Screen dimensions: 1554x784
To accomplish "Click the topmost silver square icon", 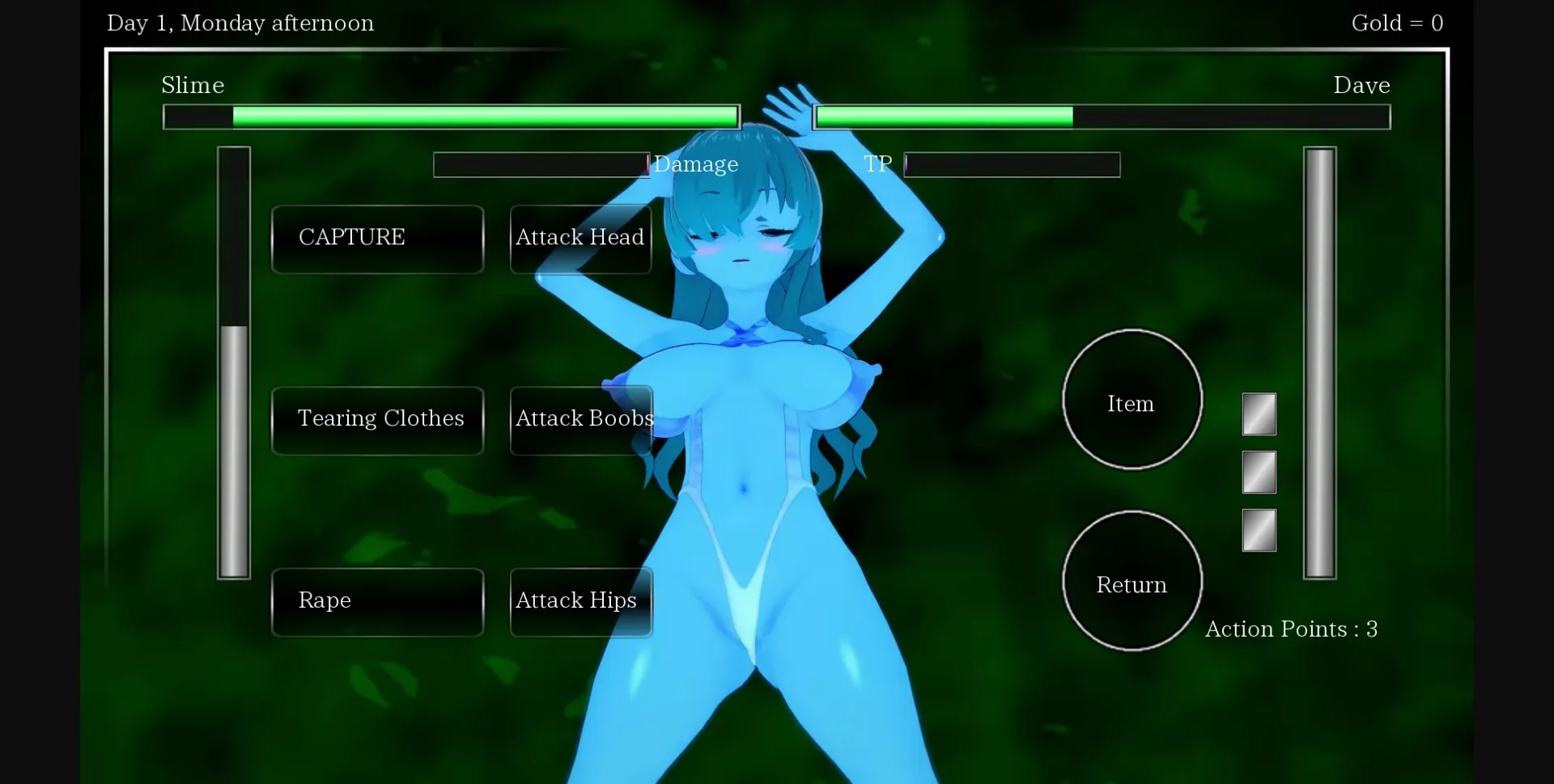I will click(x=1259, y=413).
